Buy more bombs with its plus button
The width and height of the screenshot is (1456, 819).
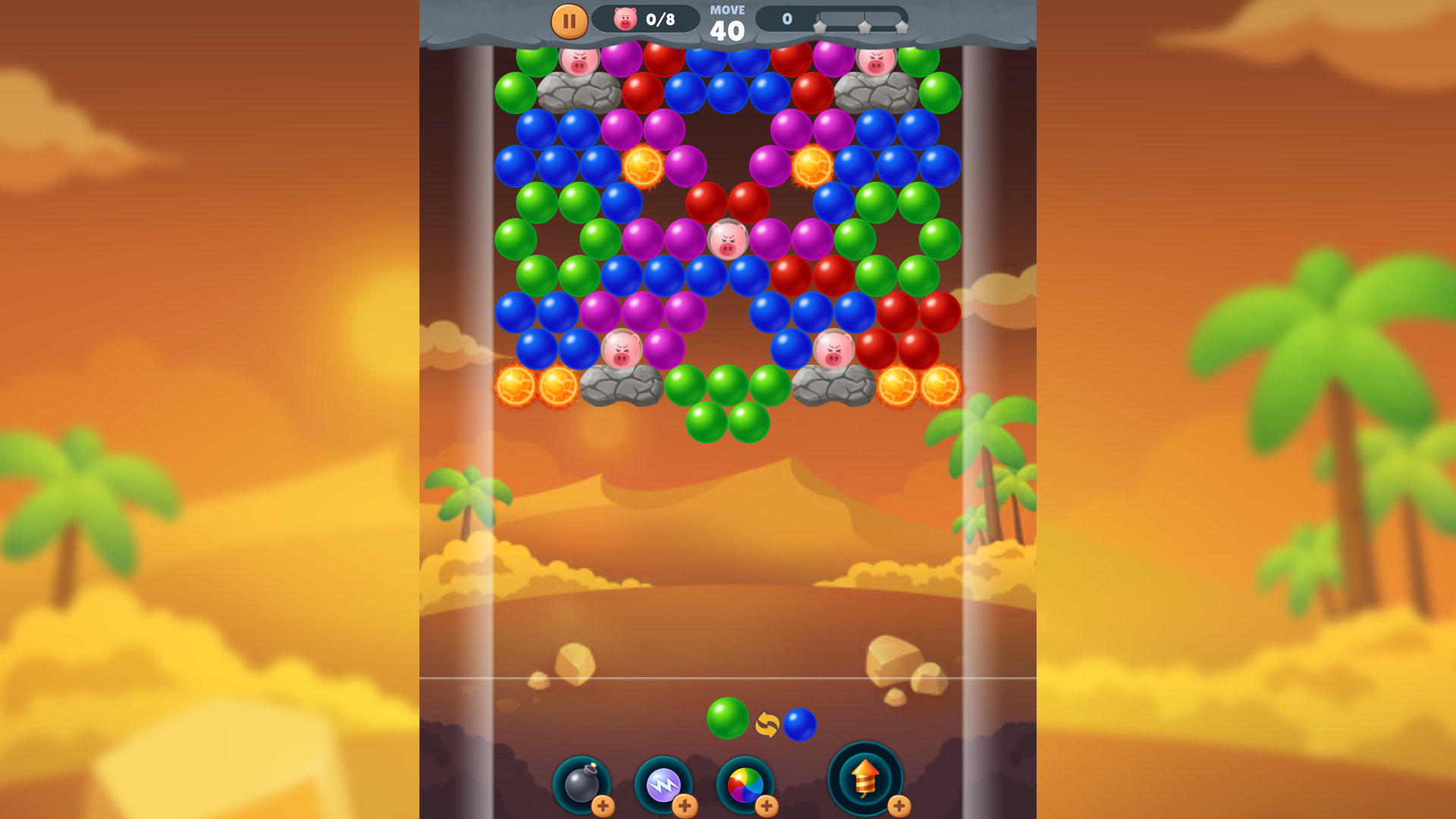[x=604, y=808]
